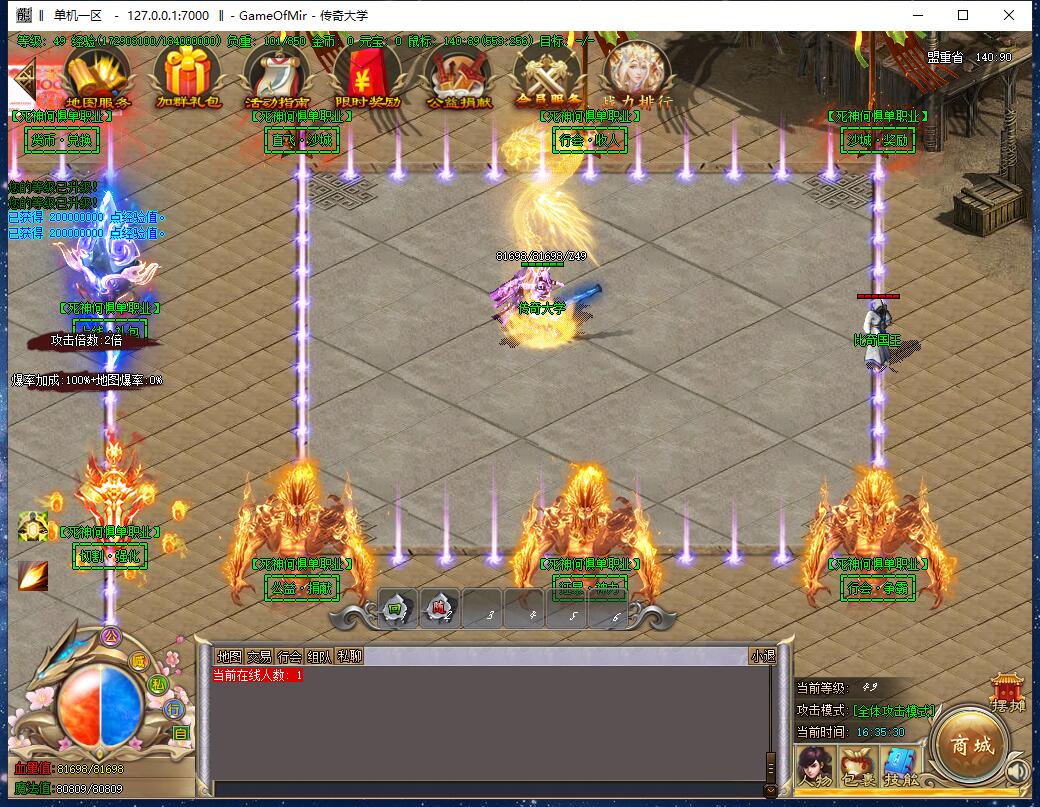Screen dimensions: 1040x807
Task: Show the 战力排行 power ranking
Action: click(x=637, y=74)
